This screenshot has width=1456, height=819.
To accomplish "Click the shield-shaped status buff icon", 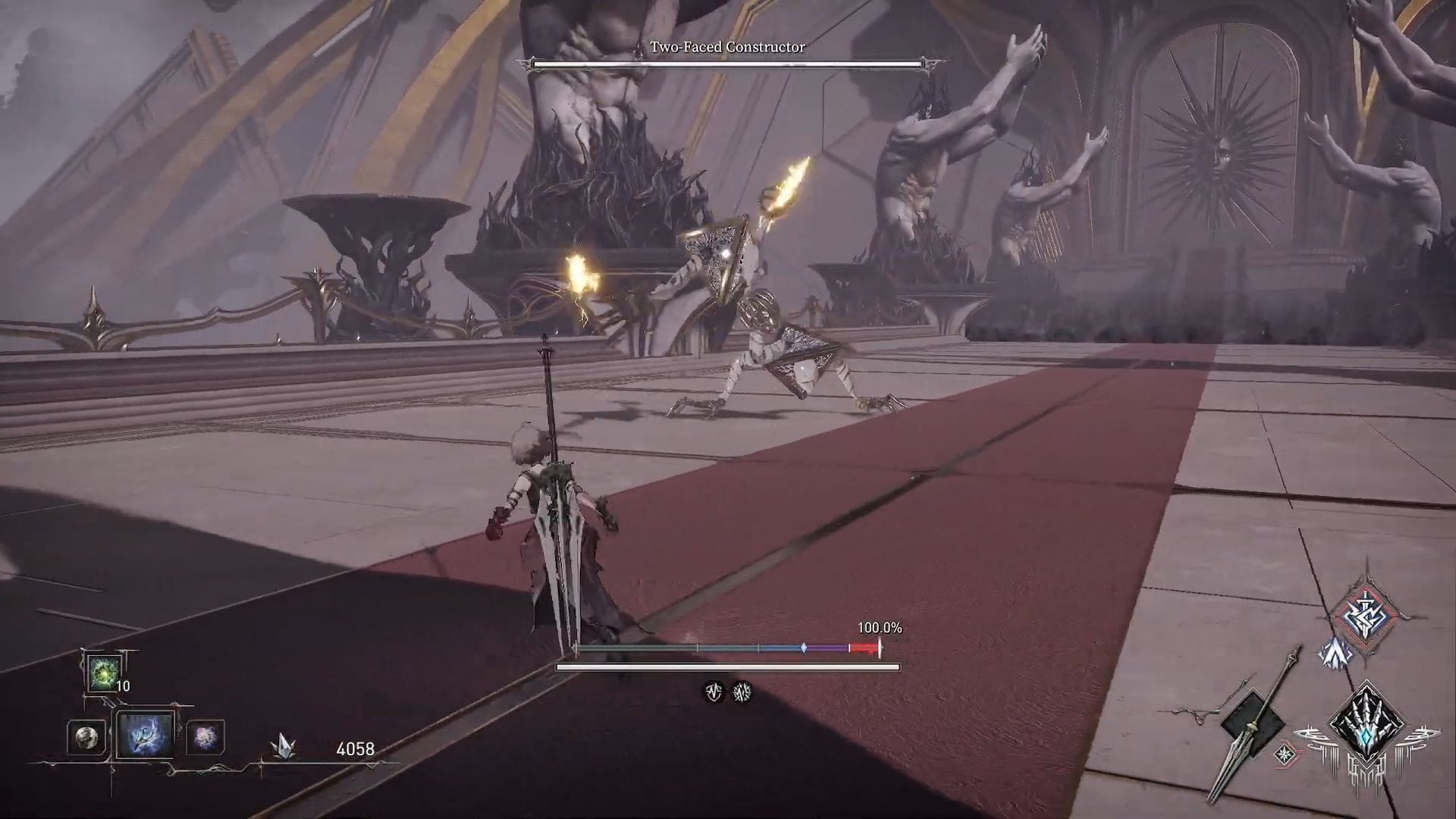I will tap(714, 692).
